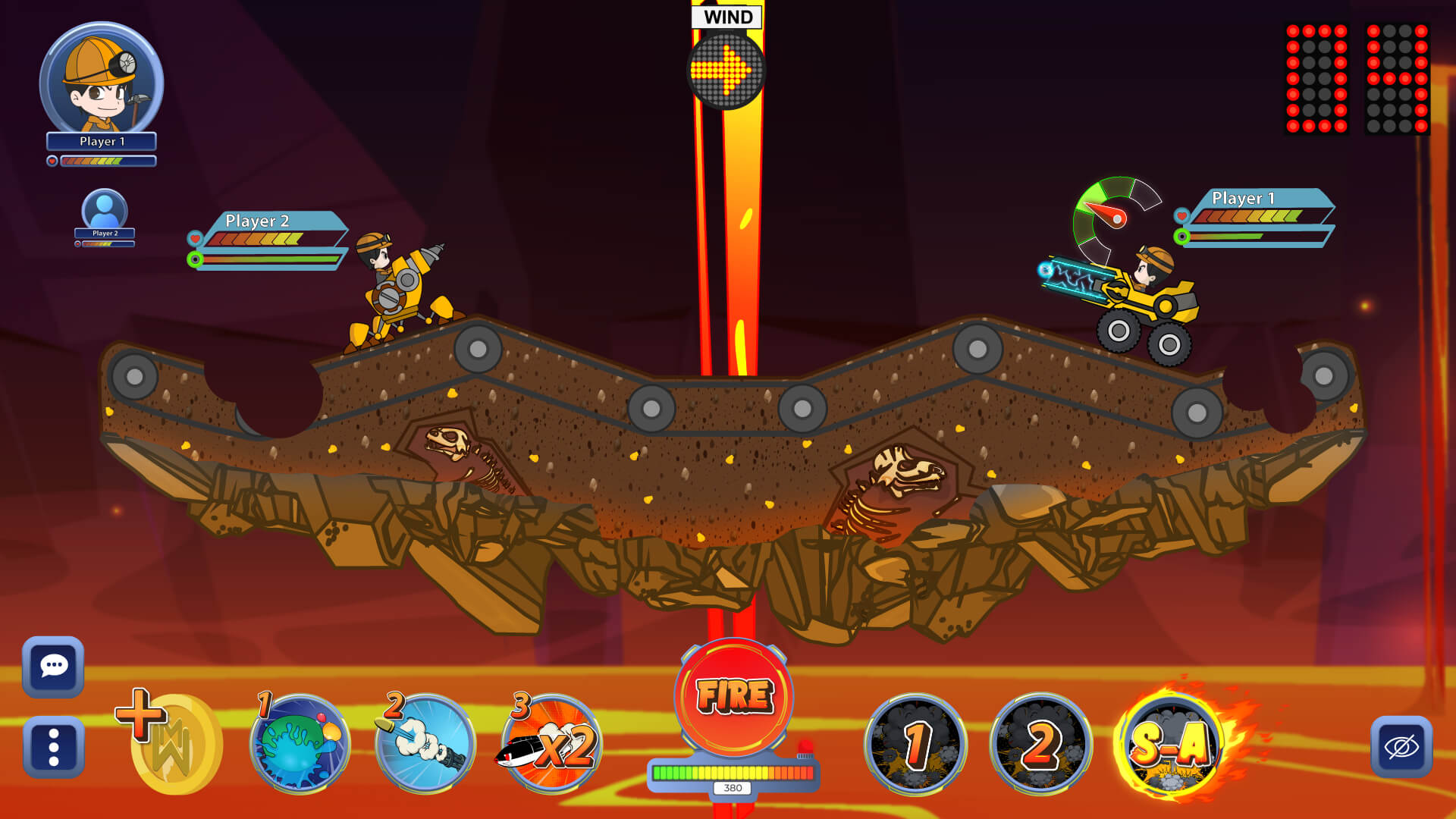Select shot type 1
The width and height of the screenshot is (1456, 819).
(916, 744)
